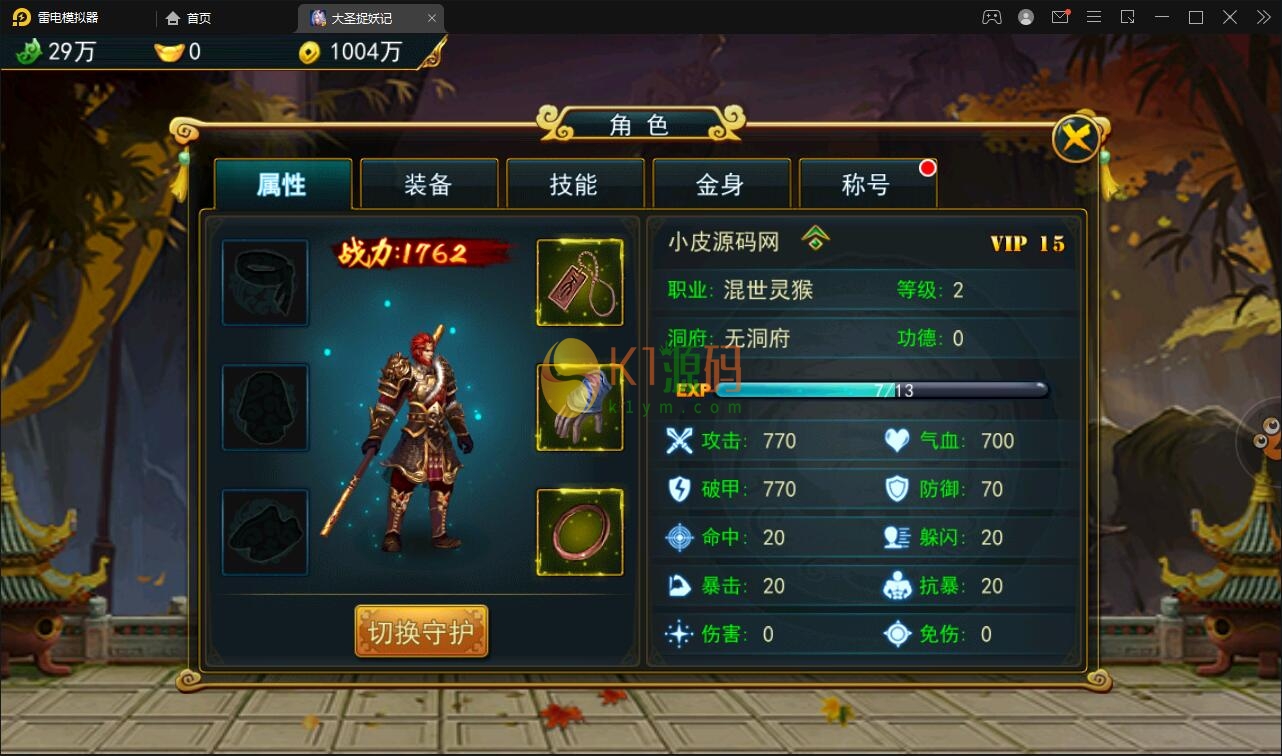Close the 角色 panel with the X
The width and height of the screenshot is (1282, 756).
[x=1076, y=138]
